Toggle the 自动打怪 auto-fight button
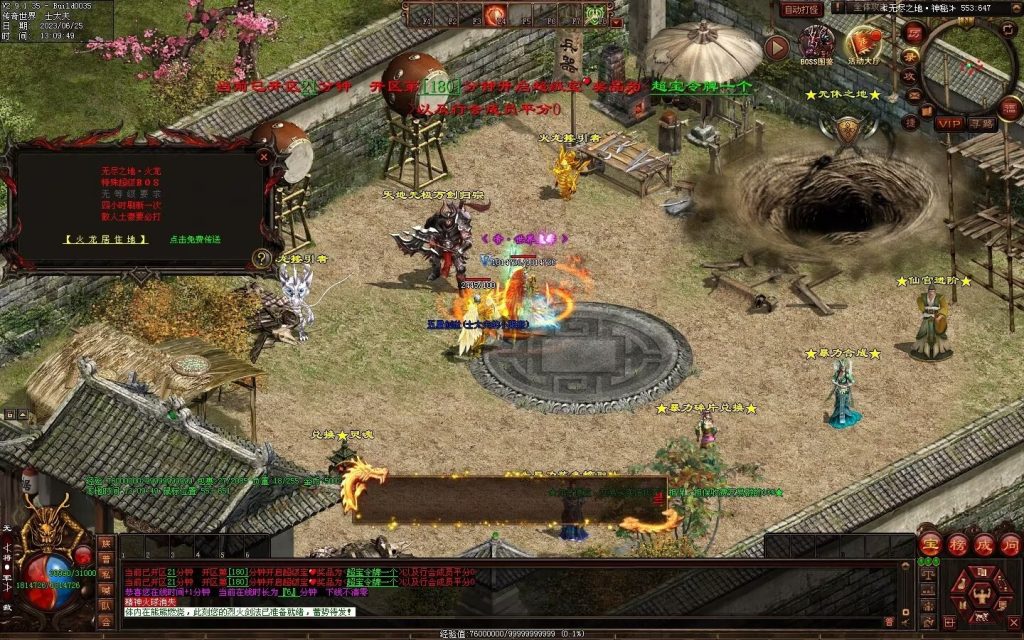Screen dimensions: 1024x640 tap(801, 9)
